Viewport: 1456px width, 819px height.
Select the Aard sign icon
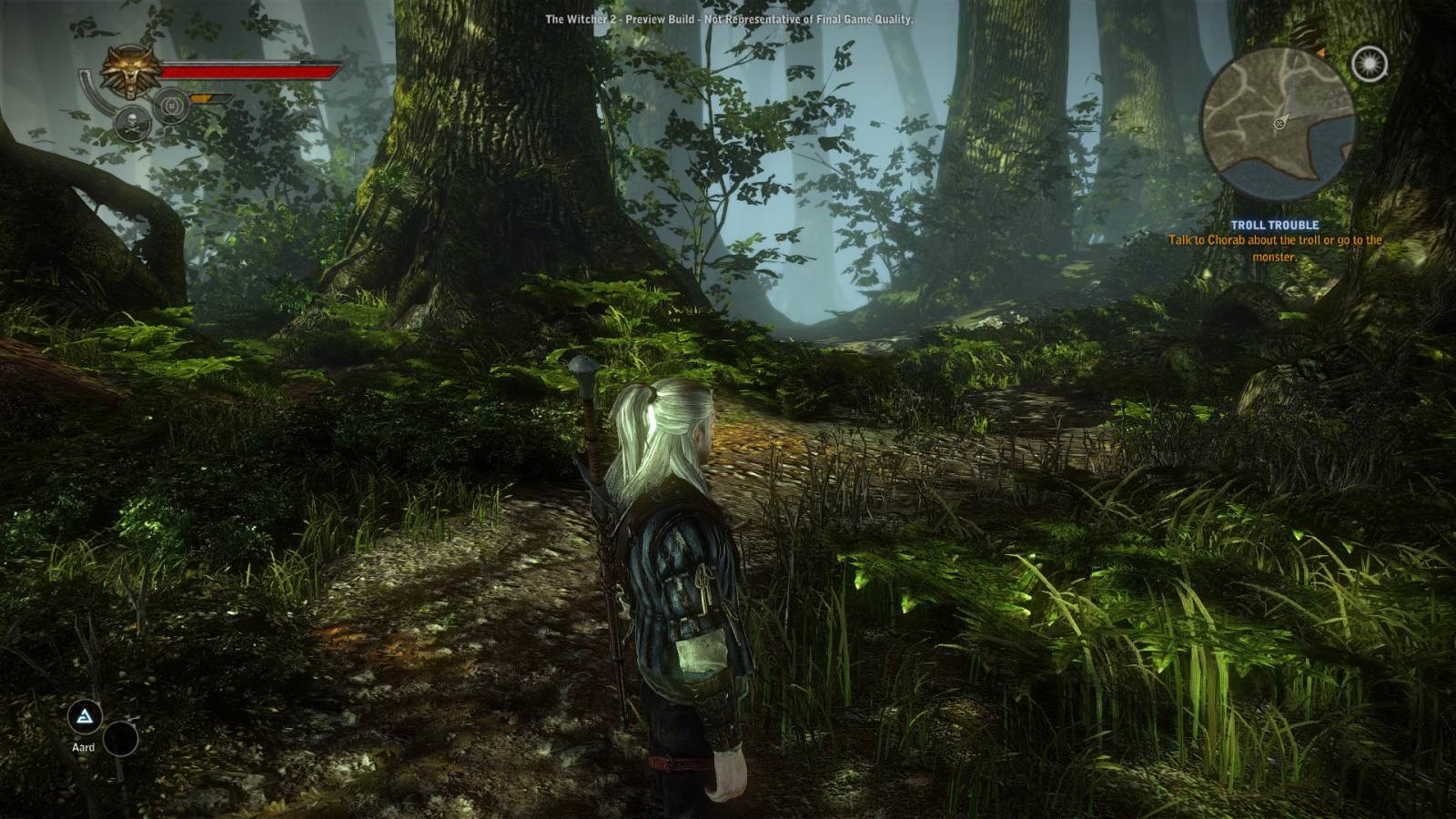pos(85,718)
